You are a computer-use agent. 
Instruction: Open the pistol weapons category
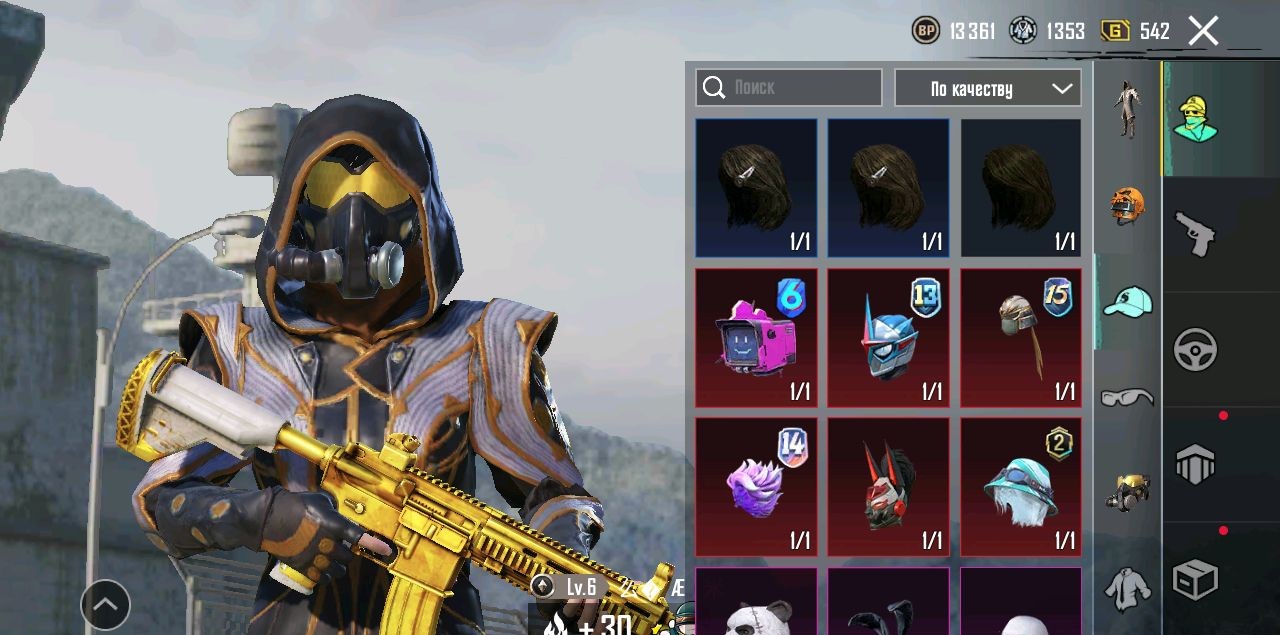click(x=1195, y=234)
